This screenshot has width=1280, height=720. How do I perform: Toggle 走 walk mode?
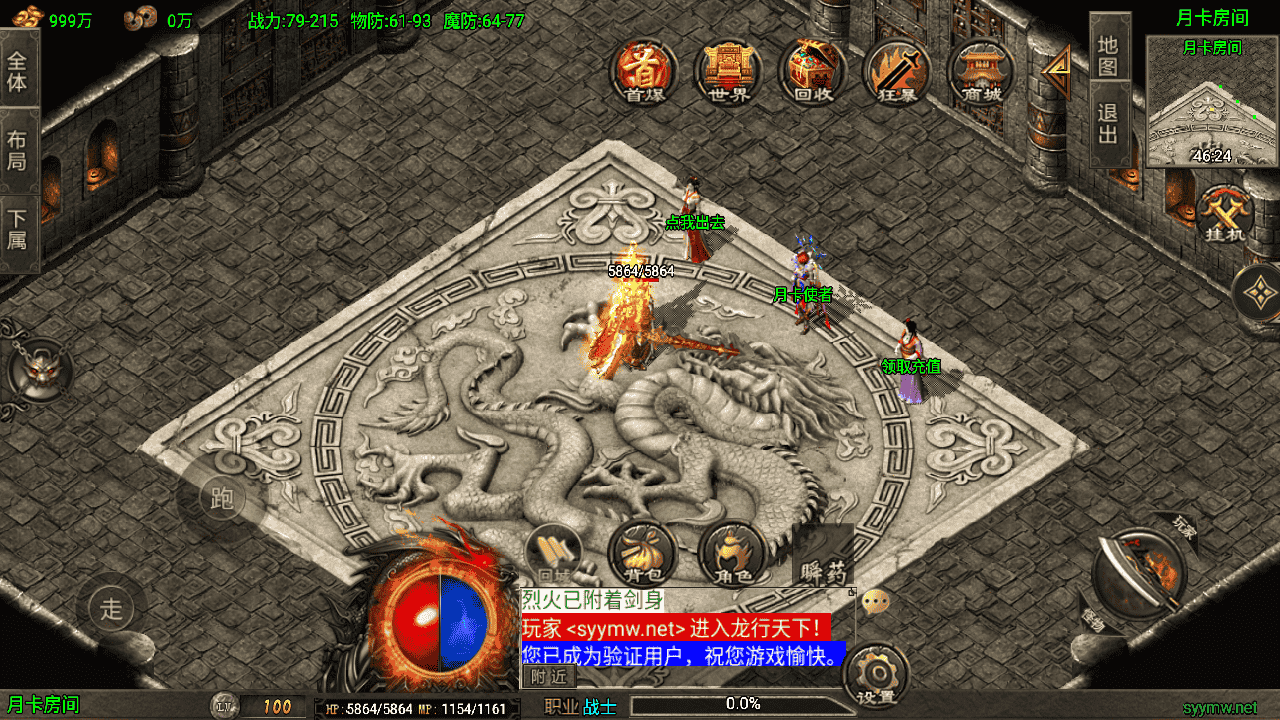tap(111, 607)
